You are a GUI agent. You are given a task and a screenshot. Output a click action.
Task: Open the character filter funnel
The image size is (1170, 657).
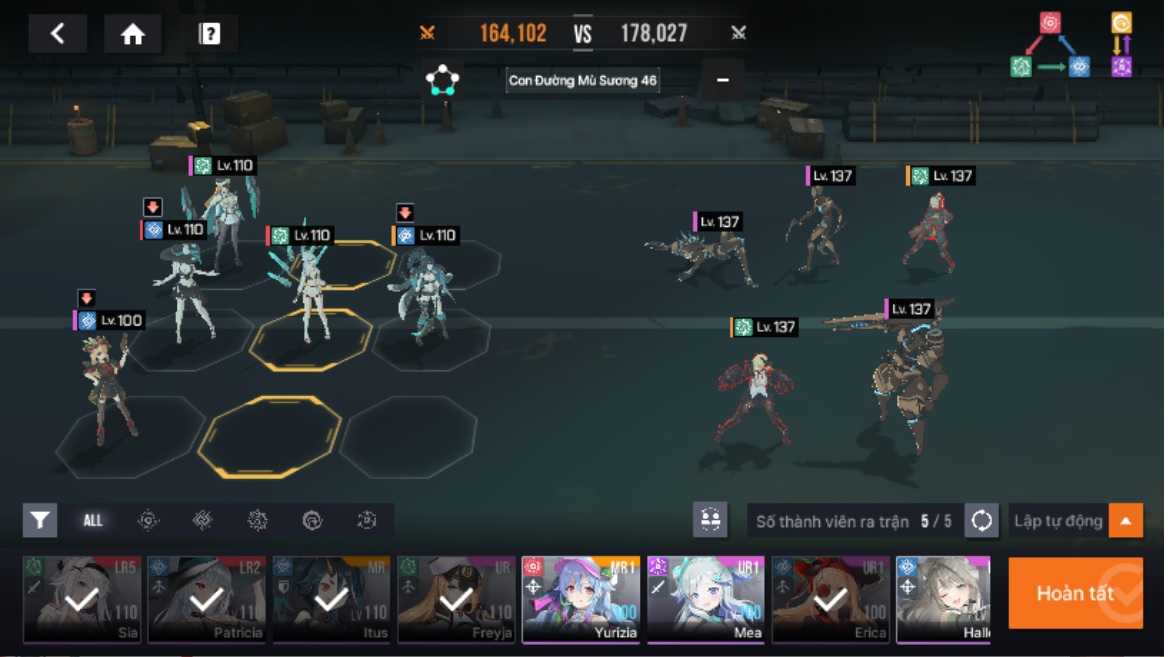(40, 520)
